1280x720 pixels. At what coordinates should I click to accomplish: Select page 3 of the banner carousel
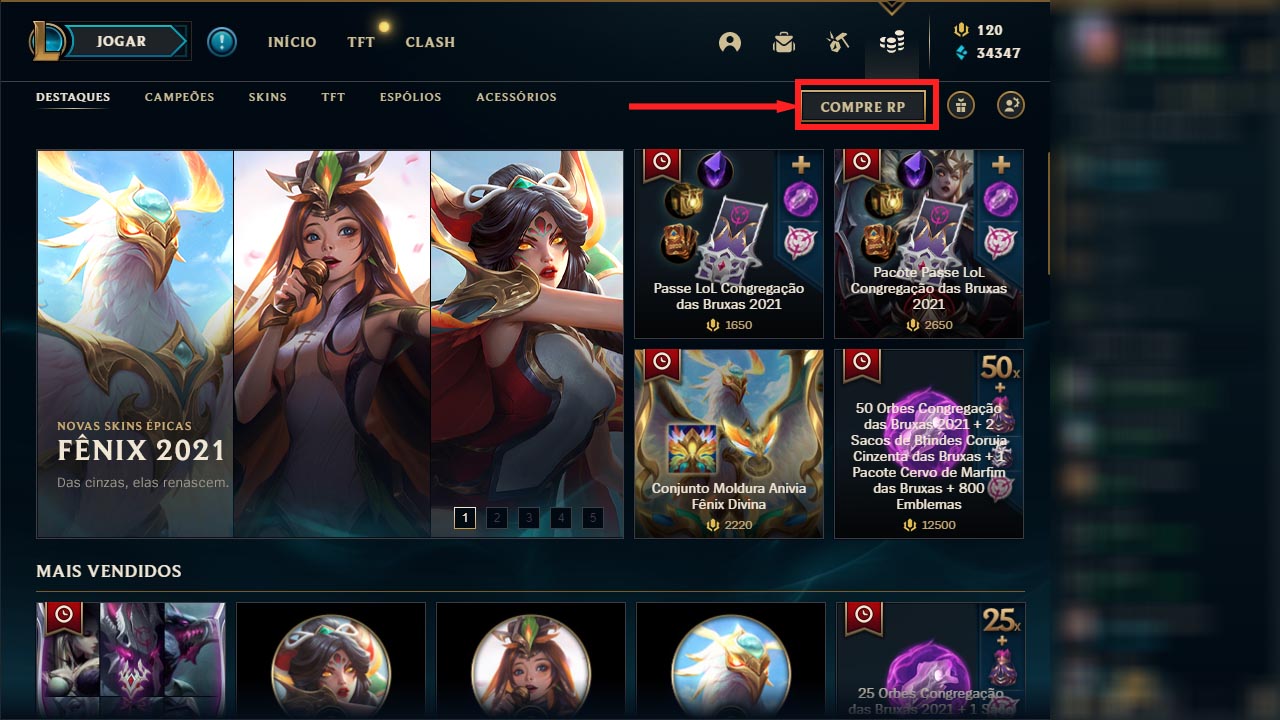click(x=528, y=518)
